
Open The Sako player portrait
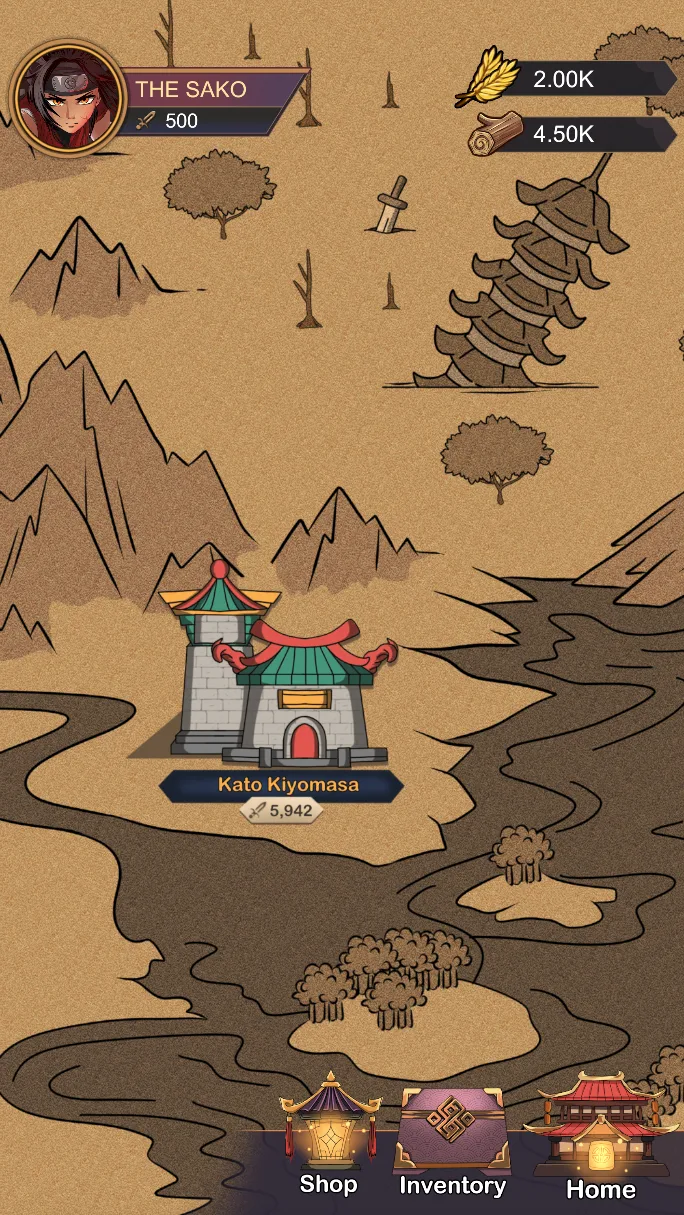click(67, 99)
